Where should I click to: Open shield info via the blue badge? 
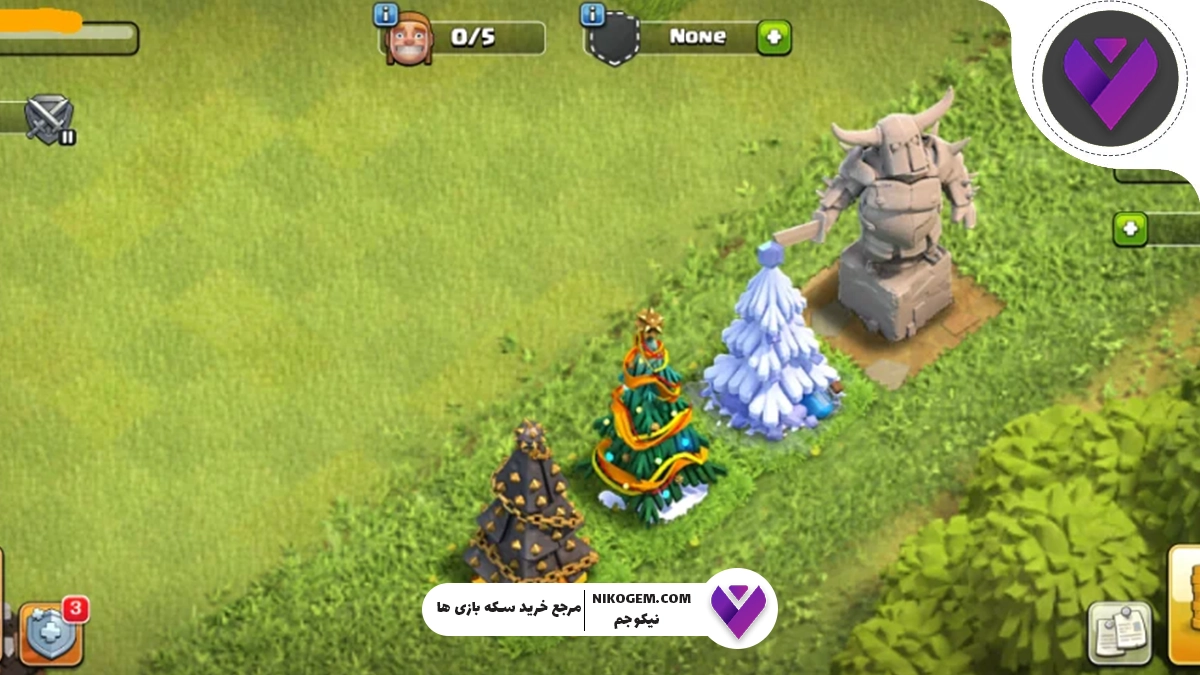(592, 14)
